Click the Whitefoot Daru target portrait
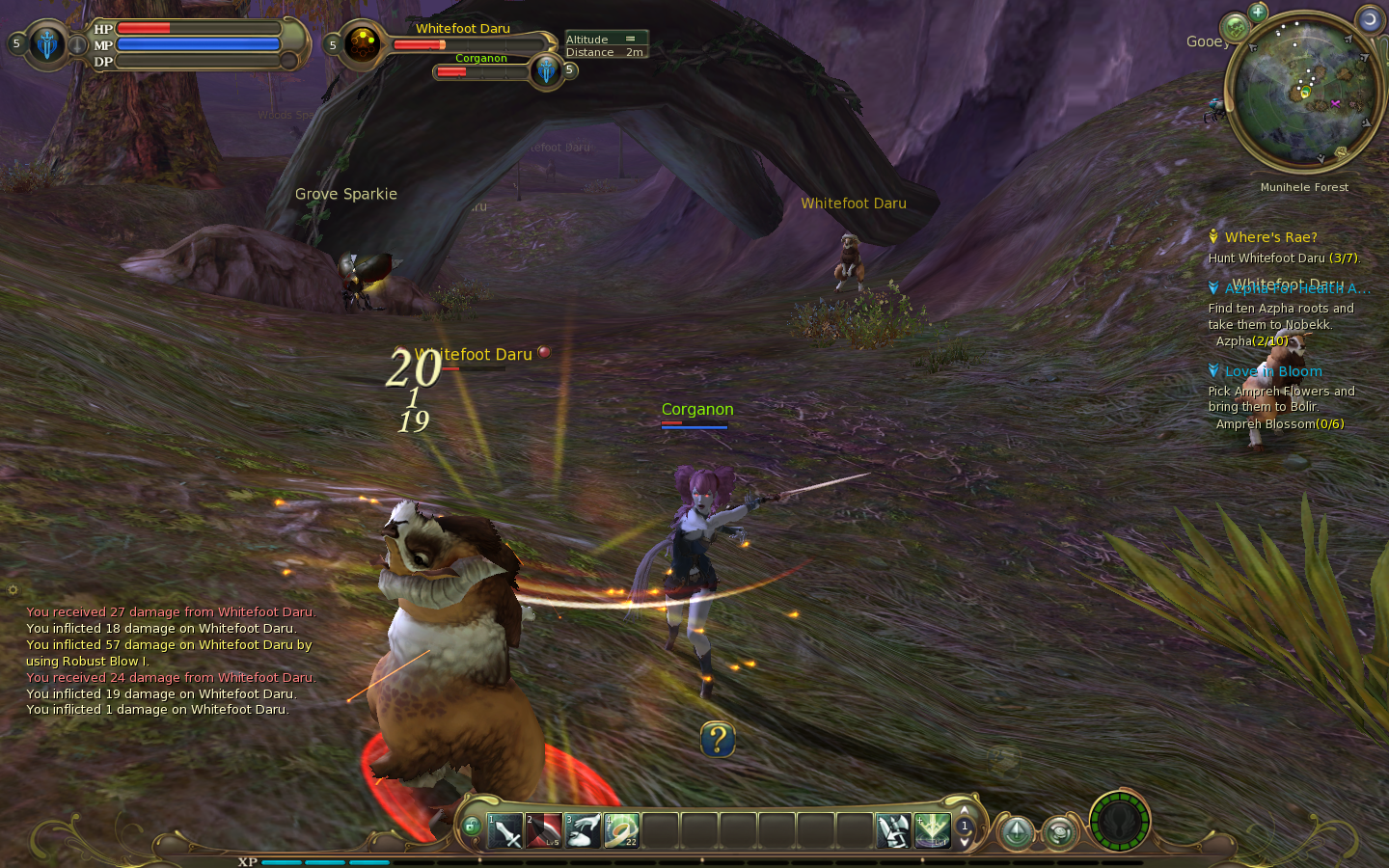Viewport: 1389px width, 868px height. (363, 44)
